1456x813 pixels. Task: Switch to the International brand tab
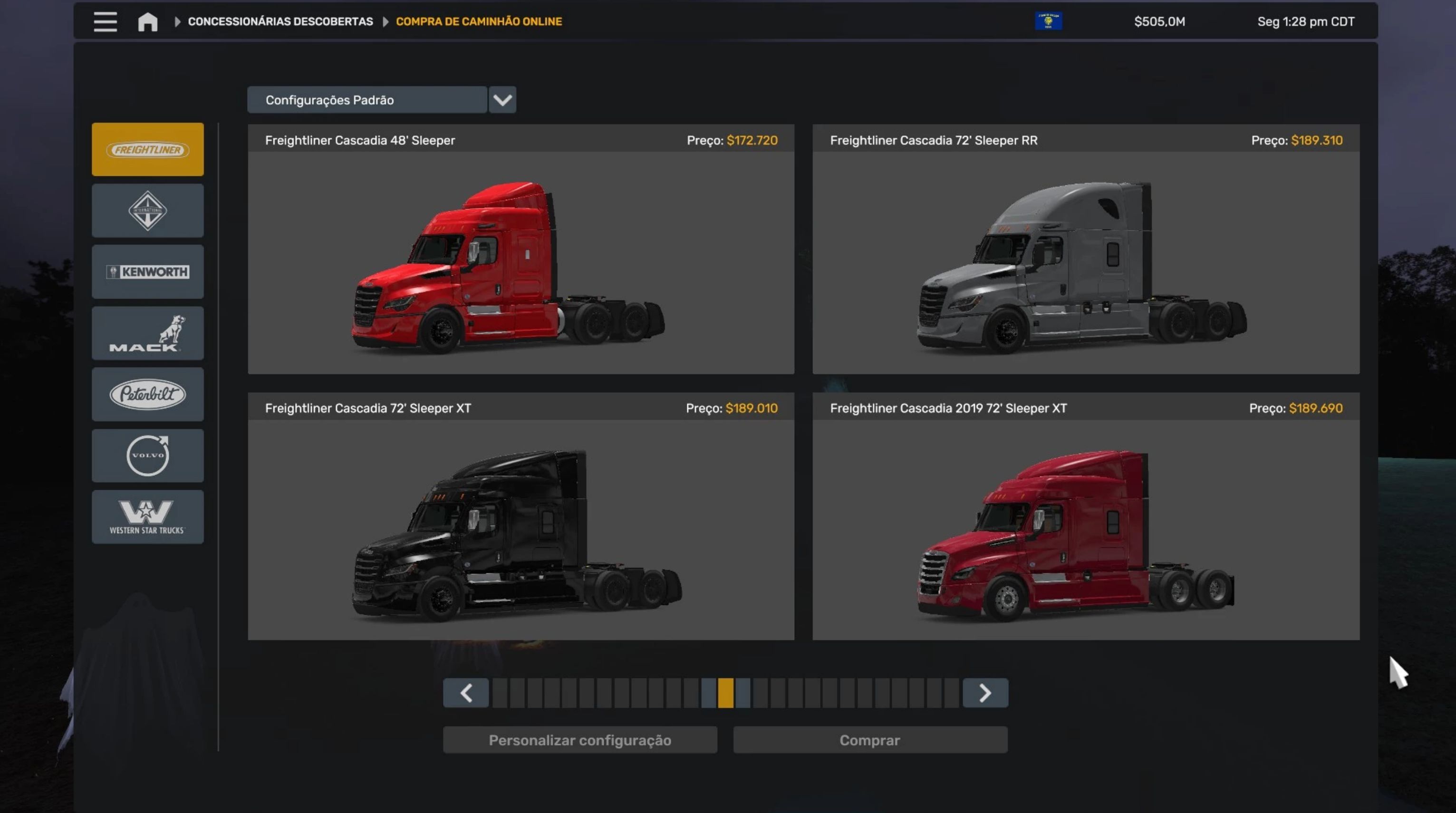coord(147,210)
